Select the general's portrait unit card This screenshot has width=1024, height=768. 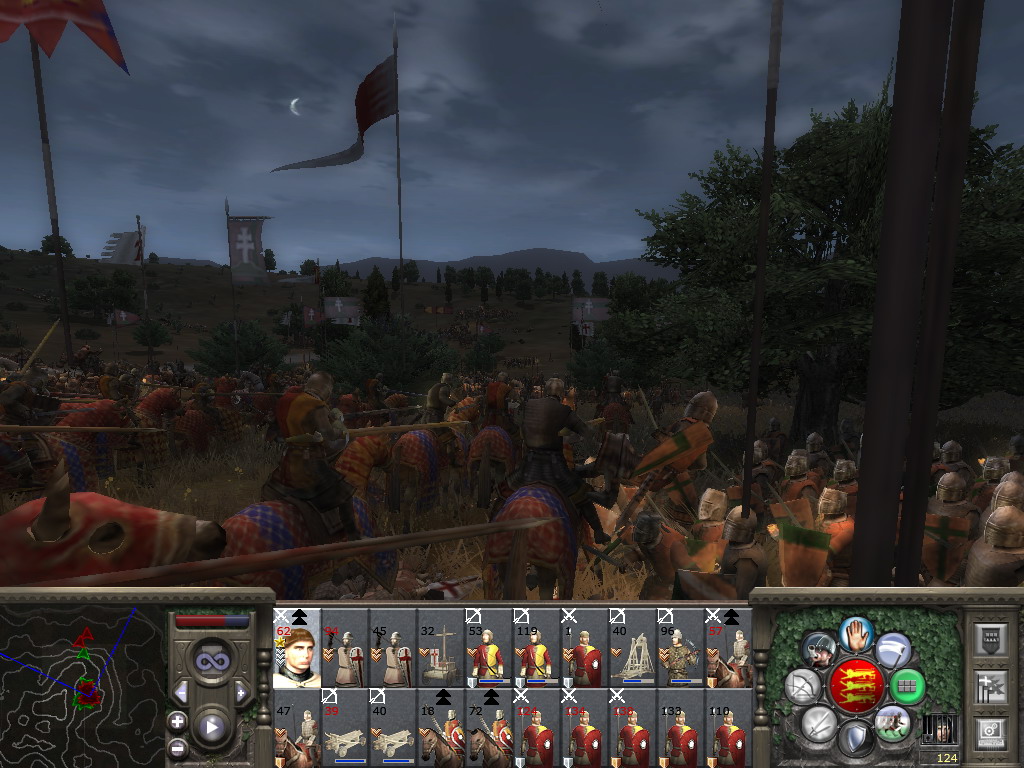(x=297, y=648)
